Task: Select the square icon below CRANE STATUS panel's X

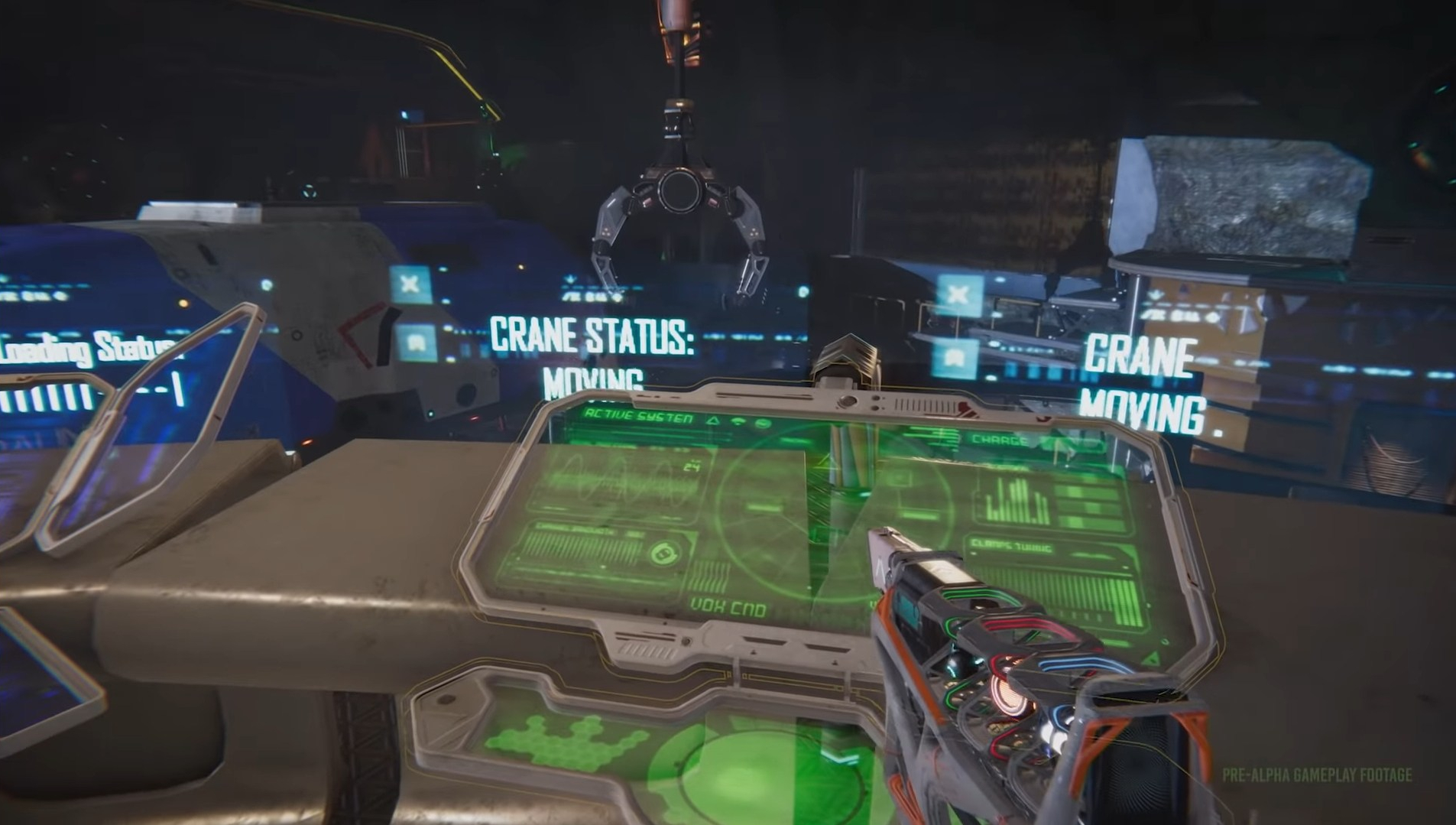Action: 416,342
